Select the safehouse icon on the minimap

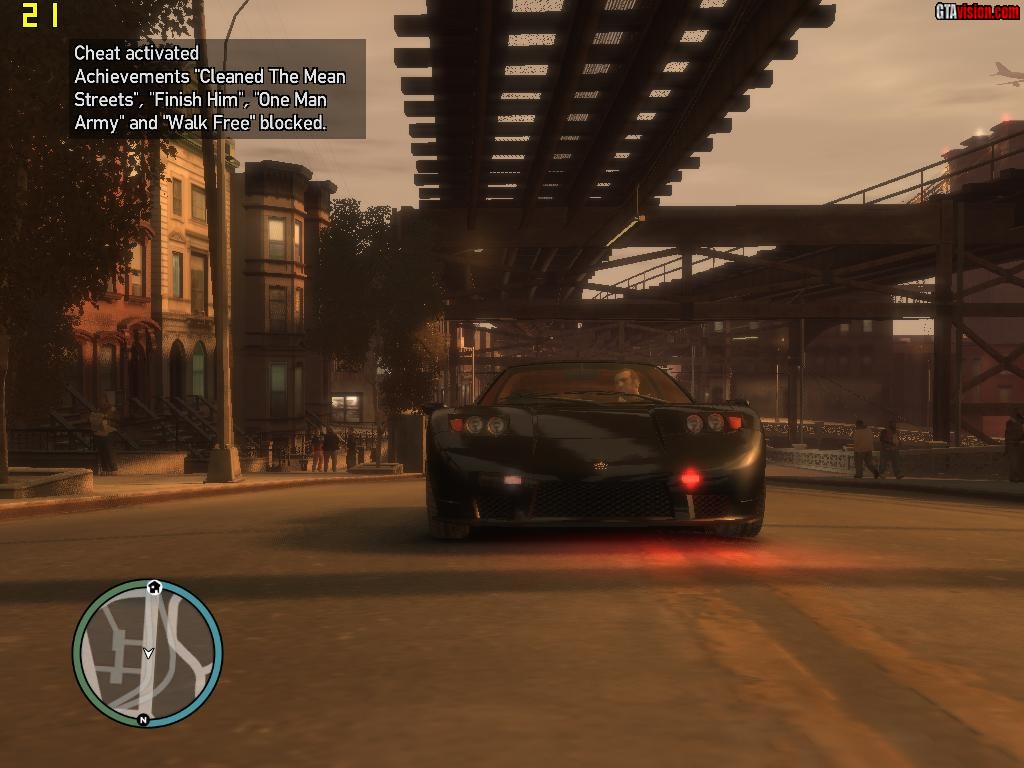coord(154,588)
